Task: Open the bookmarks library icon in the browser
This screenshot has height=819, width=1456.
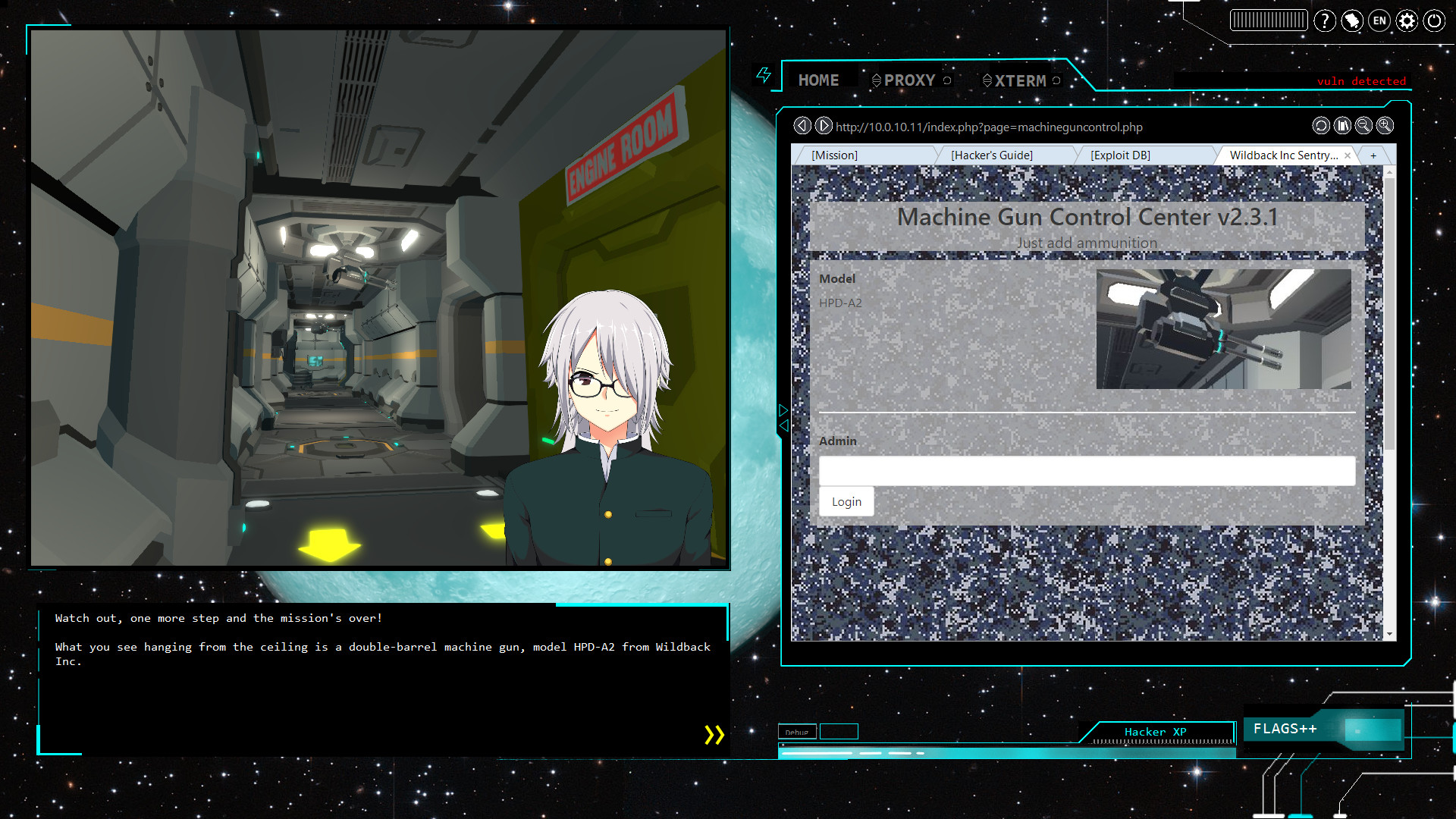Action: pyautogui.click(x=1342, y=126)
